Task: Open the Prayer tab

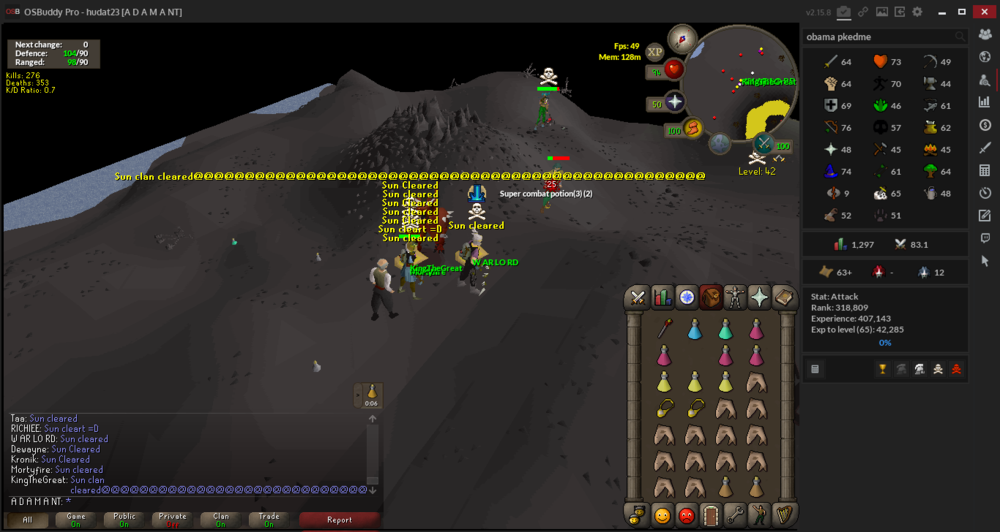Action: click(x=759, y=297)
